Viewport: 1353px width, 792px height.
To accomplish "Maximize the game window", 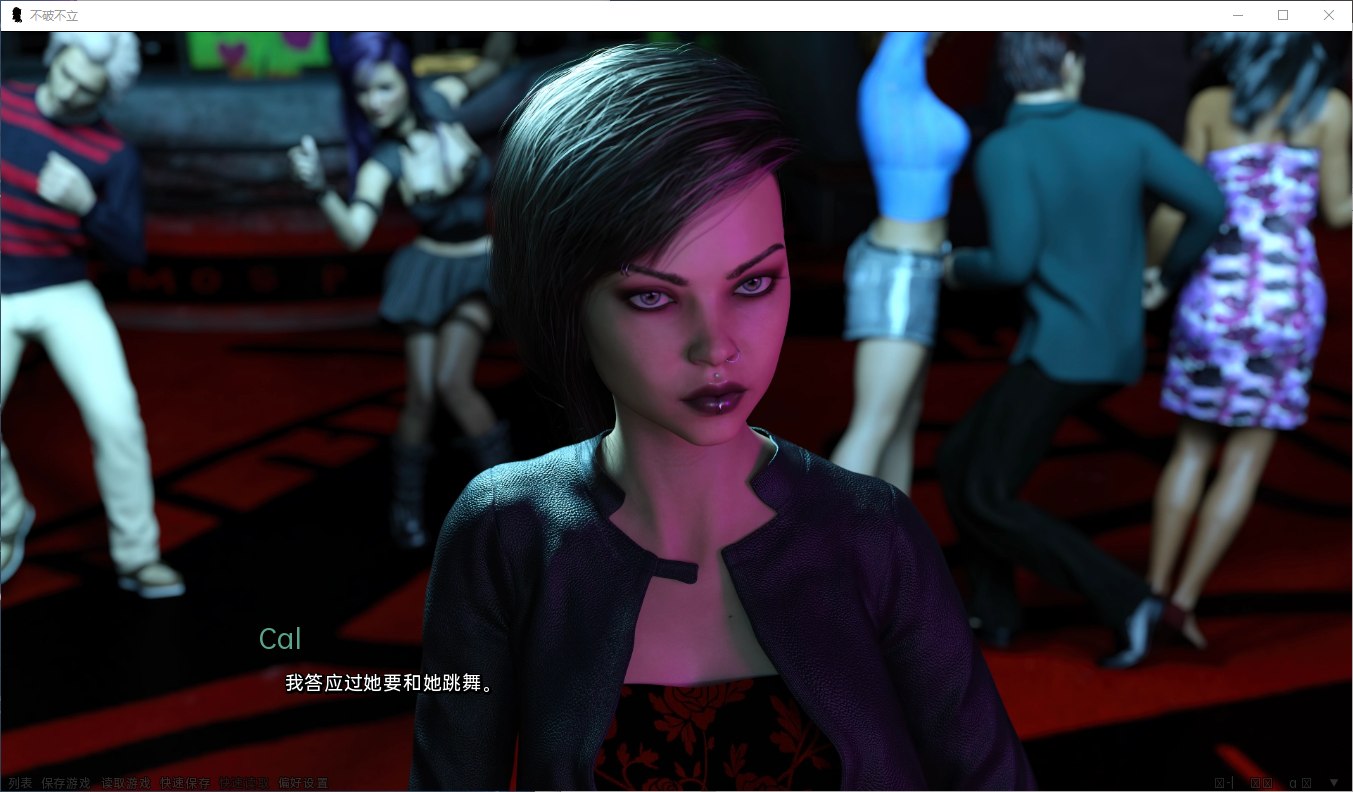I will 1283,15.
